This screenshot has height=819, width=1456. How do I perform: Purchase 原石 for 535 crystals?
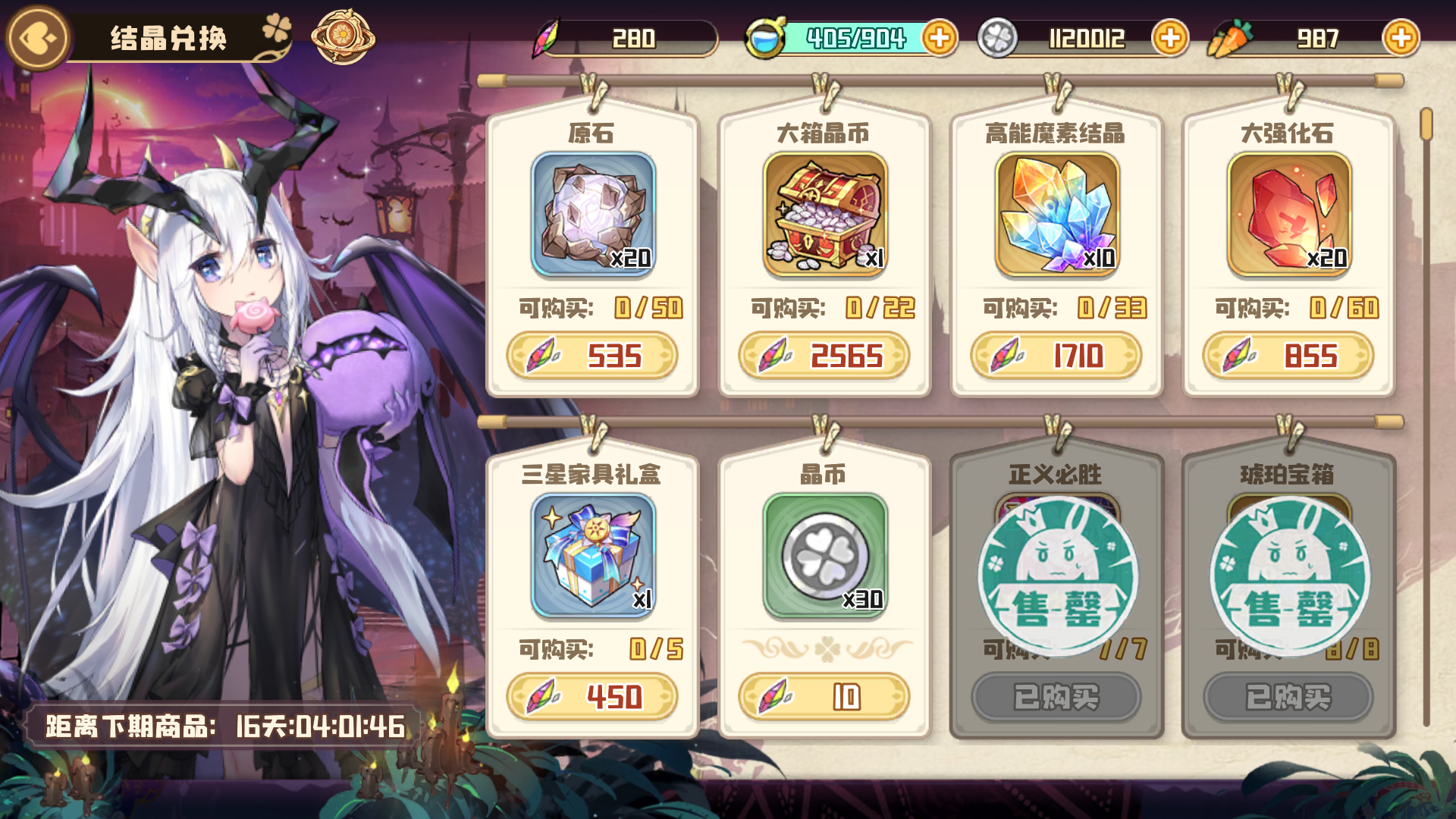pyautogui.click(x=593, y=356)
